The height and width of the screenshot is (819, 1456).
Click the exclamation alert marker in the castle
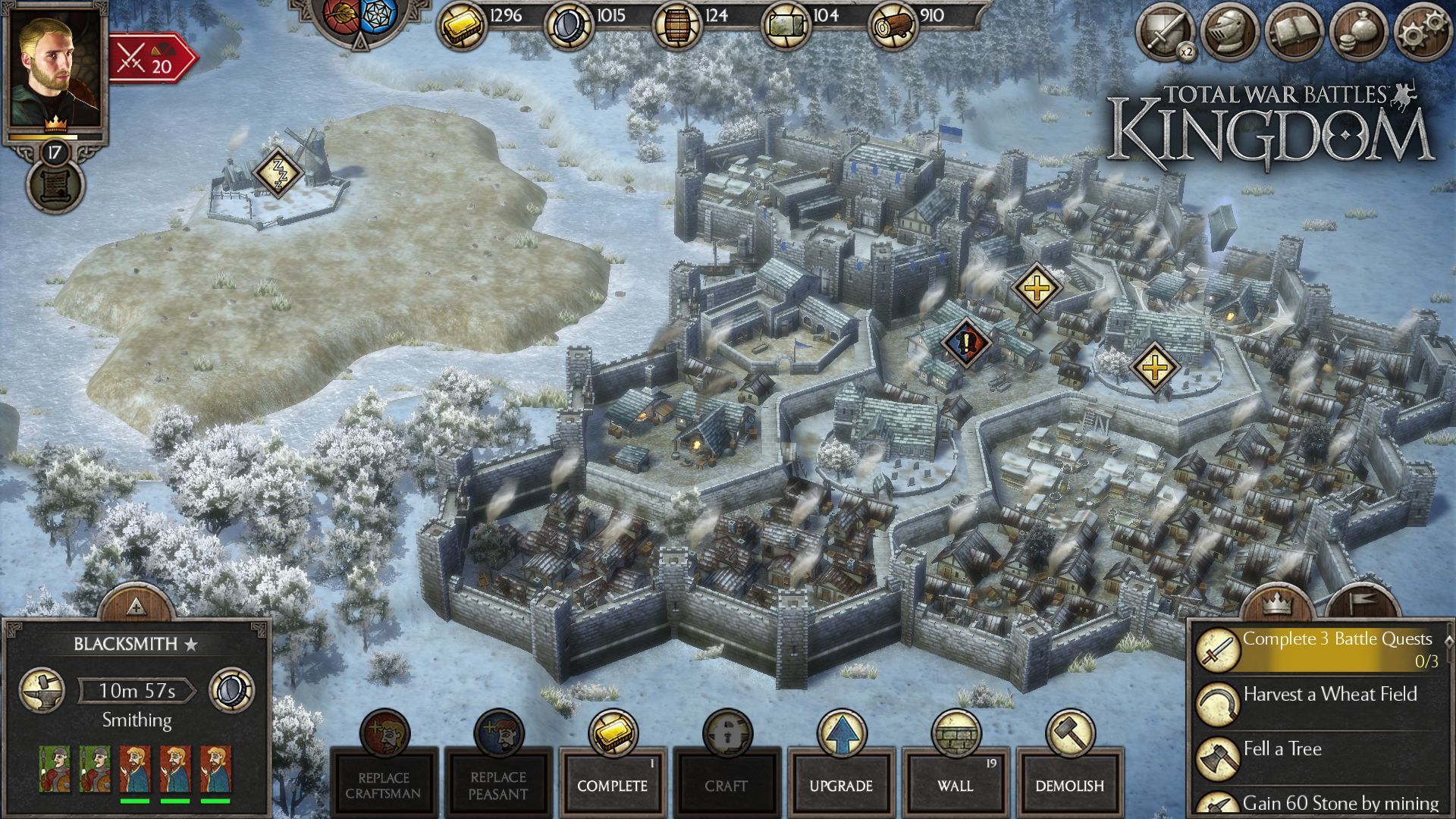tap(966, 342)
